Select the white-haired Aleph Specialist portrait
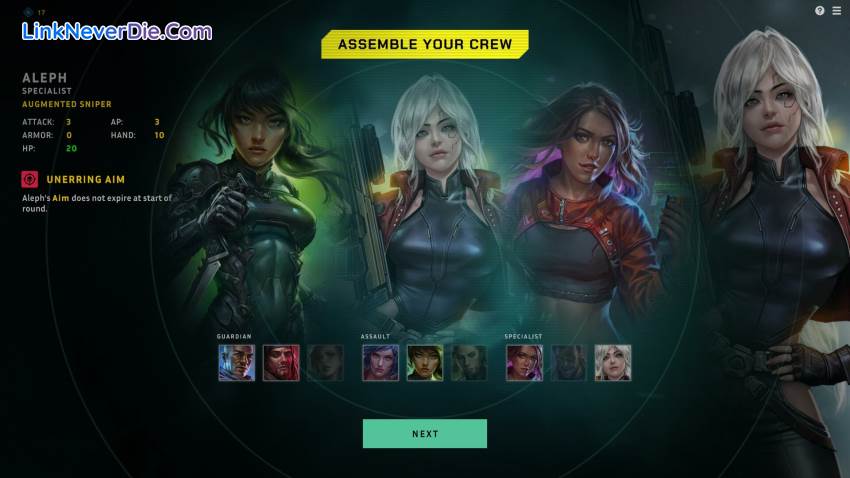Viewport: 850px width, 478px height. point(612,363)
